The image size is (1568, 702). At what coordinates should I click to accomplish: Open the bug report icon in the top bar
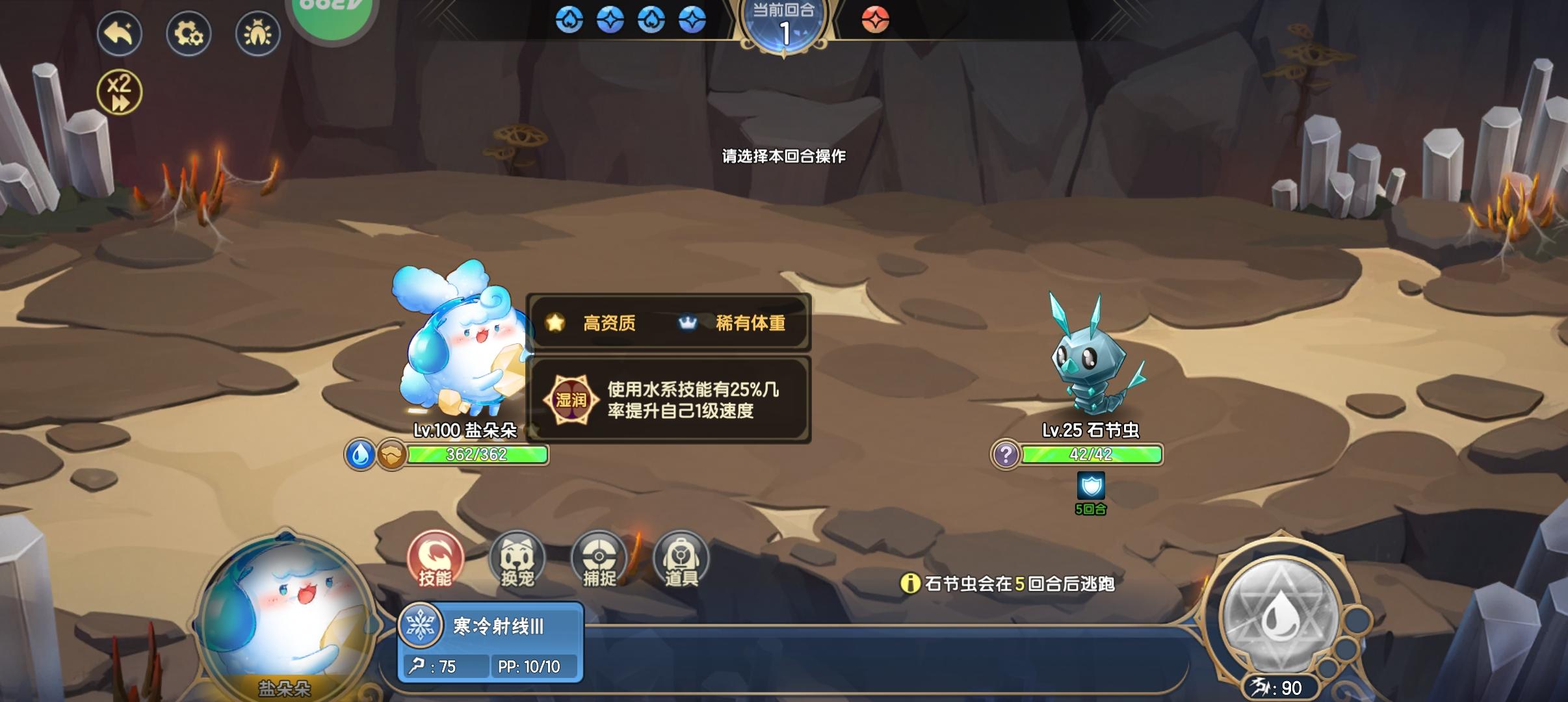[x=258, y=33]
